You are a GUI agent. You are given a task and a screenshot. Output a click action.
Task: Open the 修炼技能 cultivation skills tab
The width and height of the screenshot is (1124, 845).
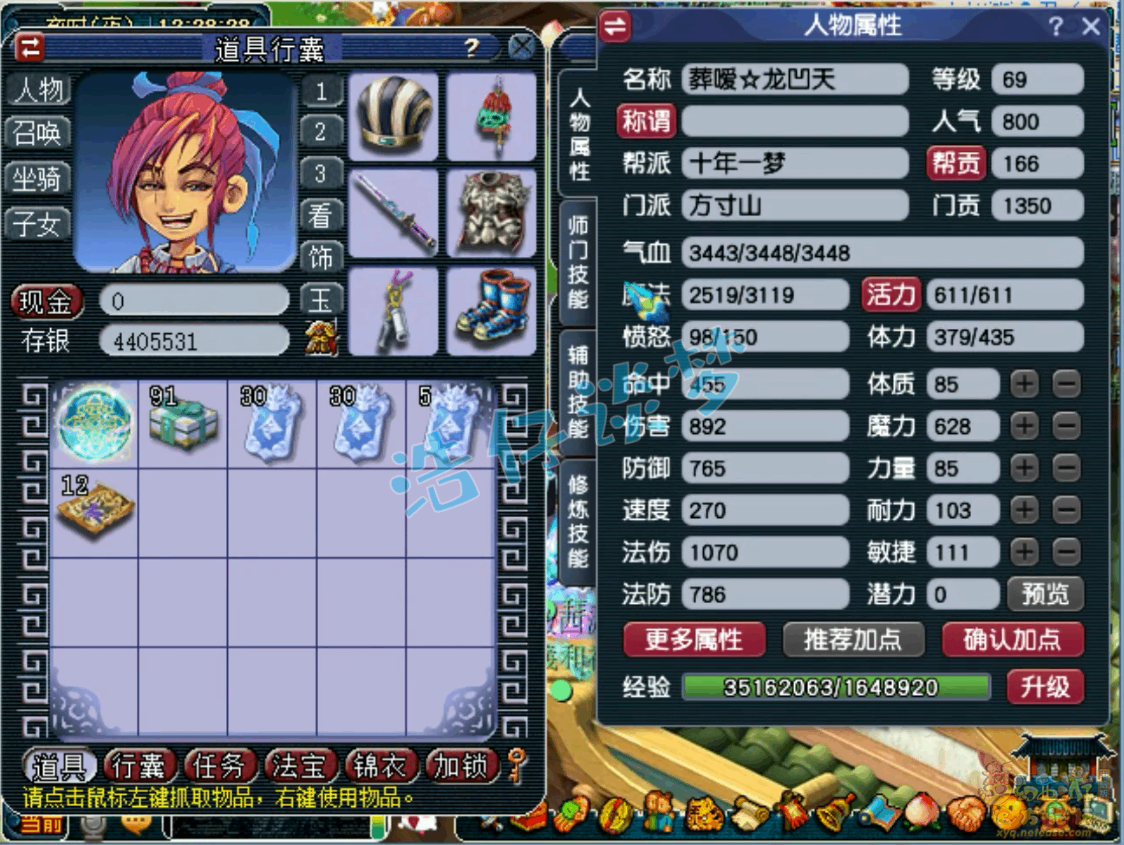click(578, 521)
